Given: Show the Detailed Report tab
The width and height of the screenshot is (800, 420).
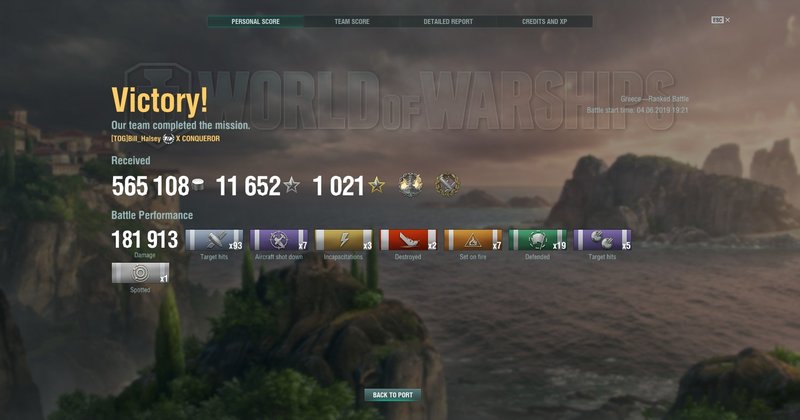Looking at the screenshot, I should (448, 21).
